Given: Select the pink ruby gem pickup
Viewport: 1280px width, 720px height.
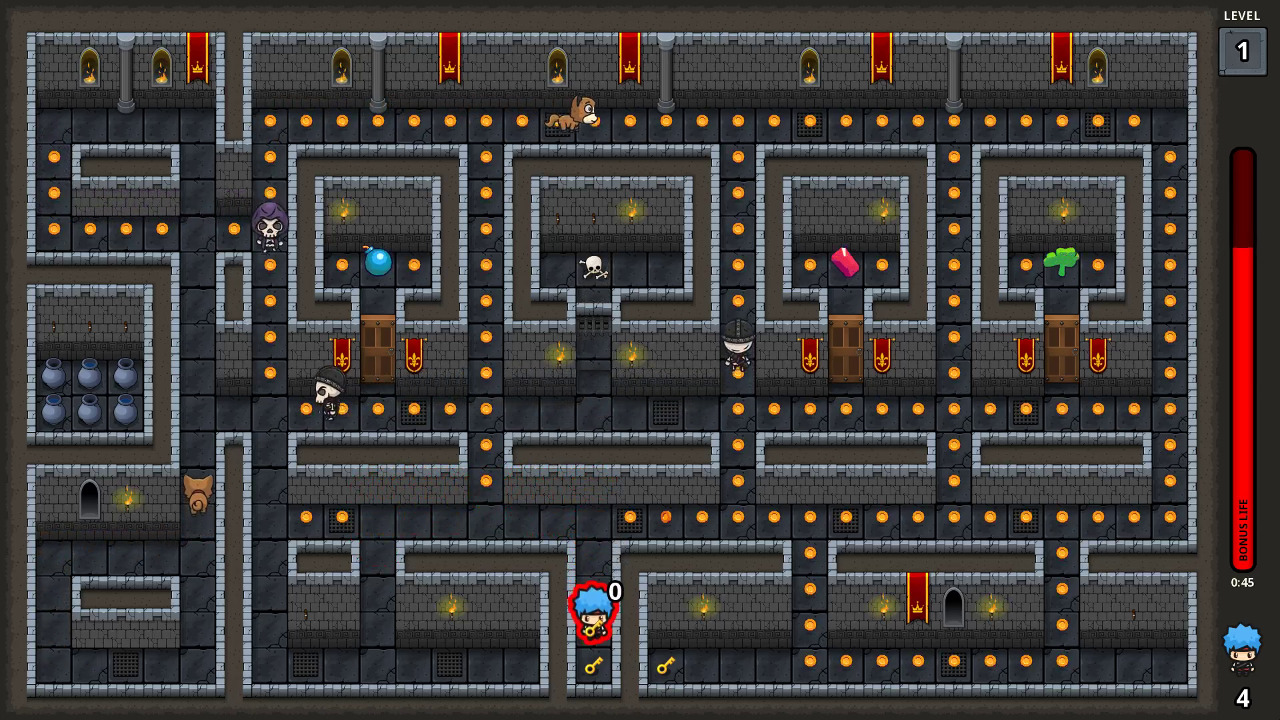Looking at the screenshot, I should tap(845, 262).
